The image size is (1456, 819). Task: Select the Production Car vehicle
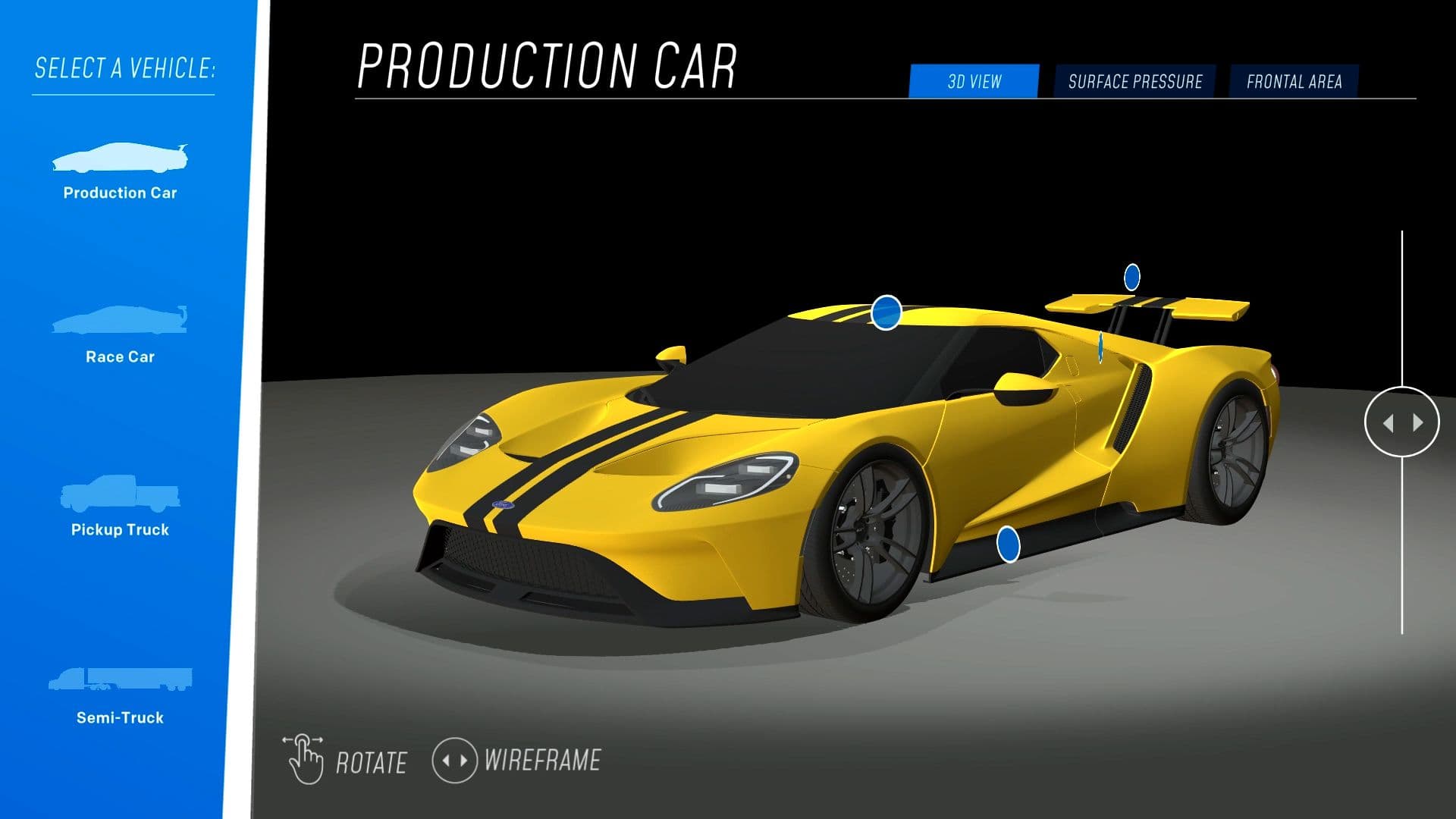[x=120, y=171]
